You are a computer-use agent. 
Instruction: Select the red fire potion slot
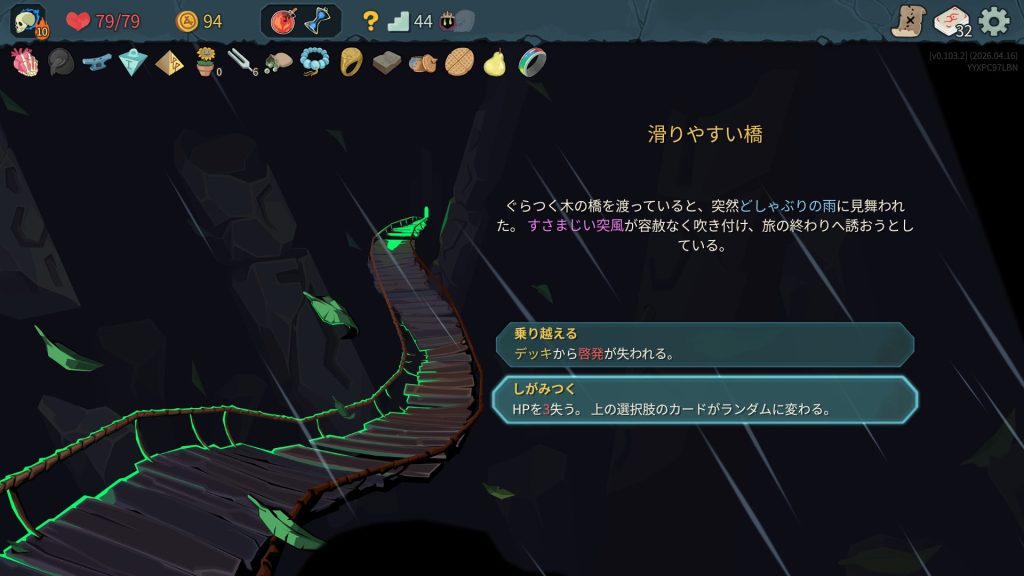[283, 21]
